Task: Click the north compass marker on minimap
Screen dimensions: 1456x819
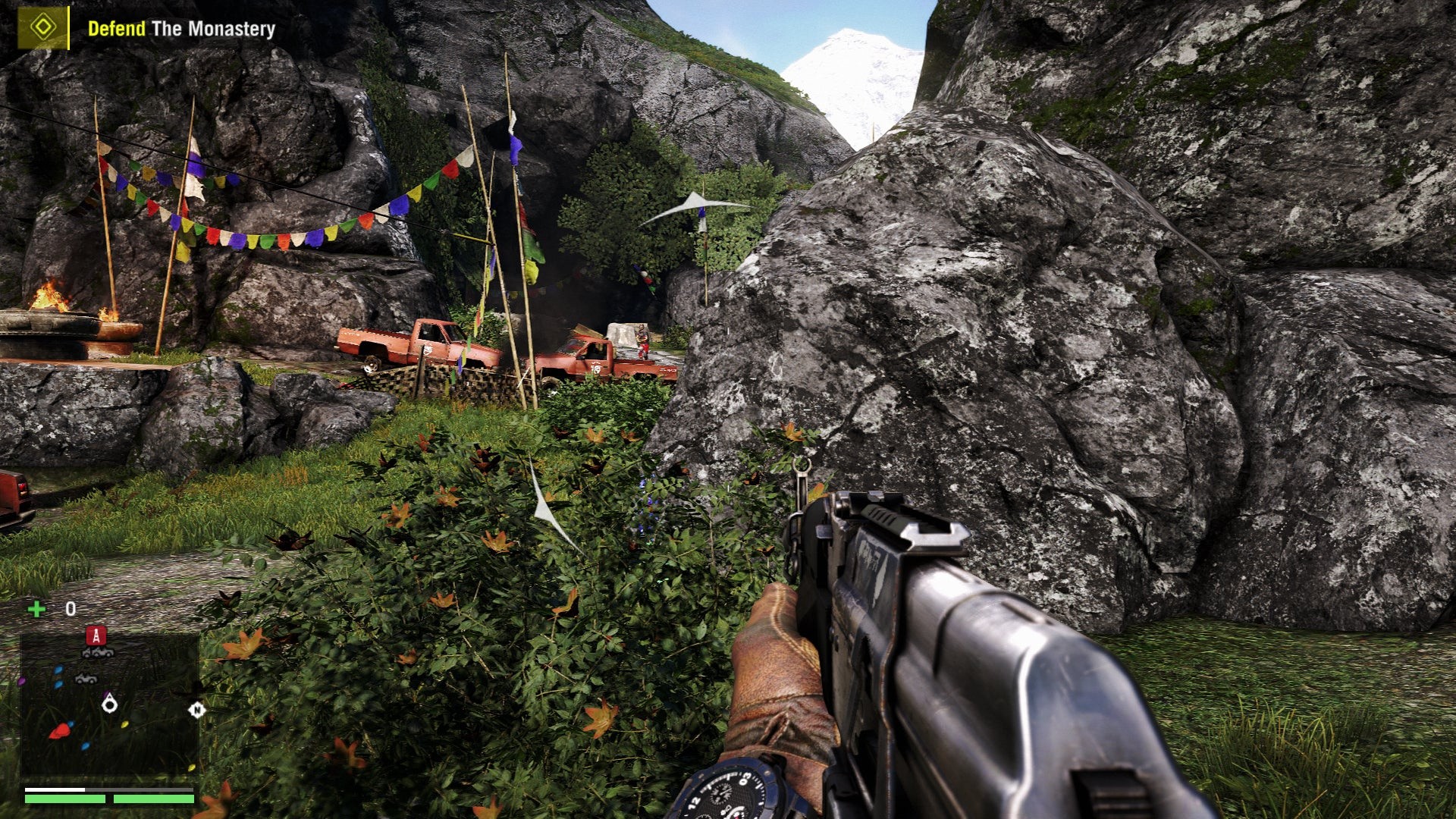Action: click(197, 710)
